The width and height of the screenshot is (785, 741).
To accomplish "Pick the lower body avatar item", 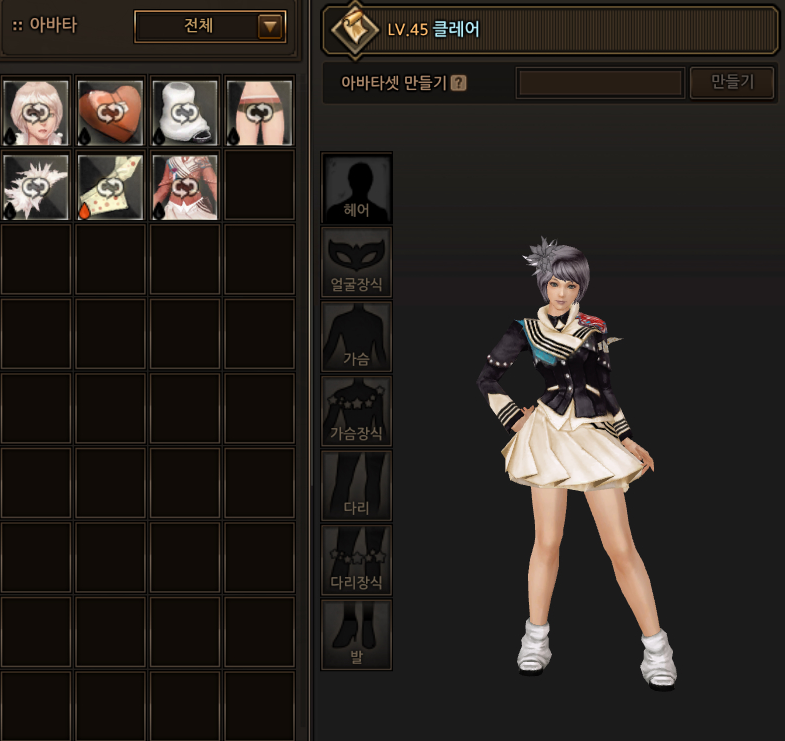I will click(259, 113).
